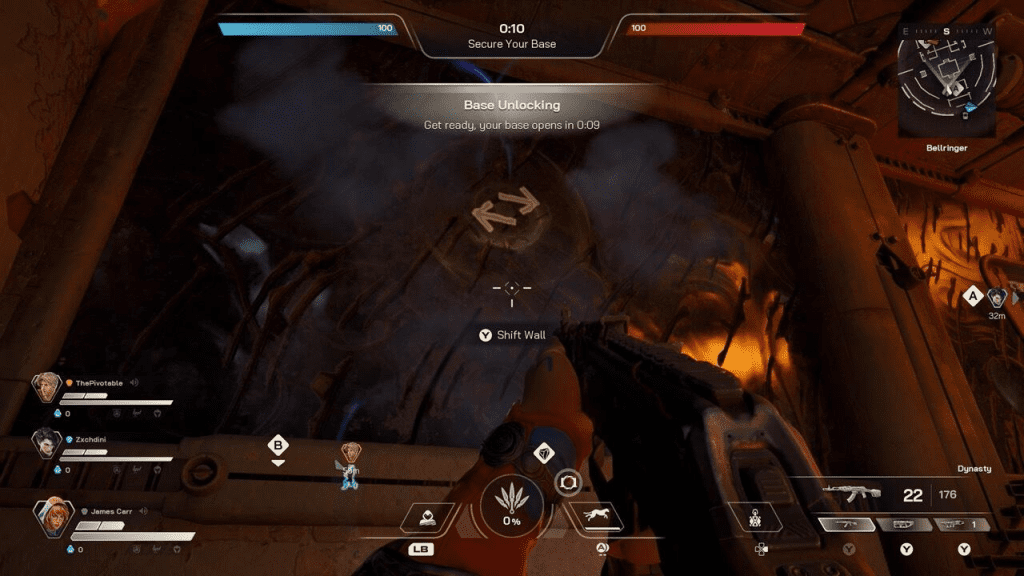
Task: Click James Carr's legend portrait
Action: 52,516
